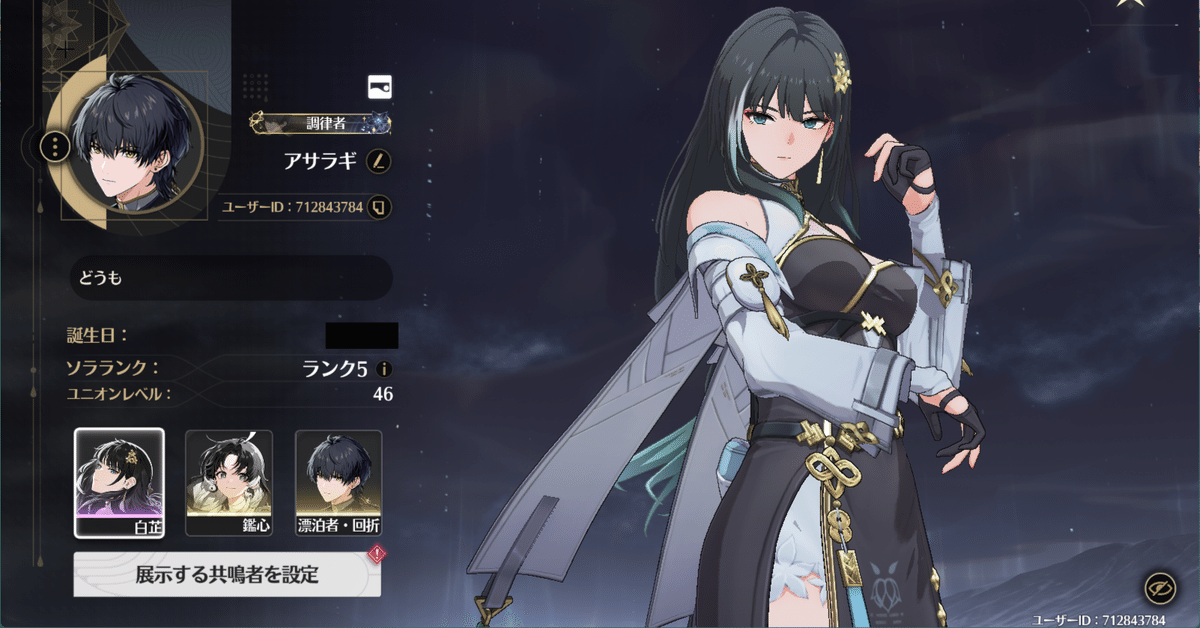This screenshot has width=1200, height=628.
Task: Edit the player name アサラギ
Action: 379,160
